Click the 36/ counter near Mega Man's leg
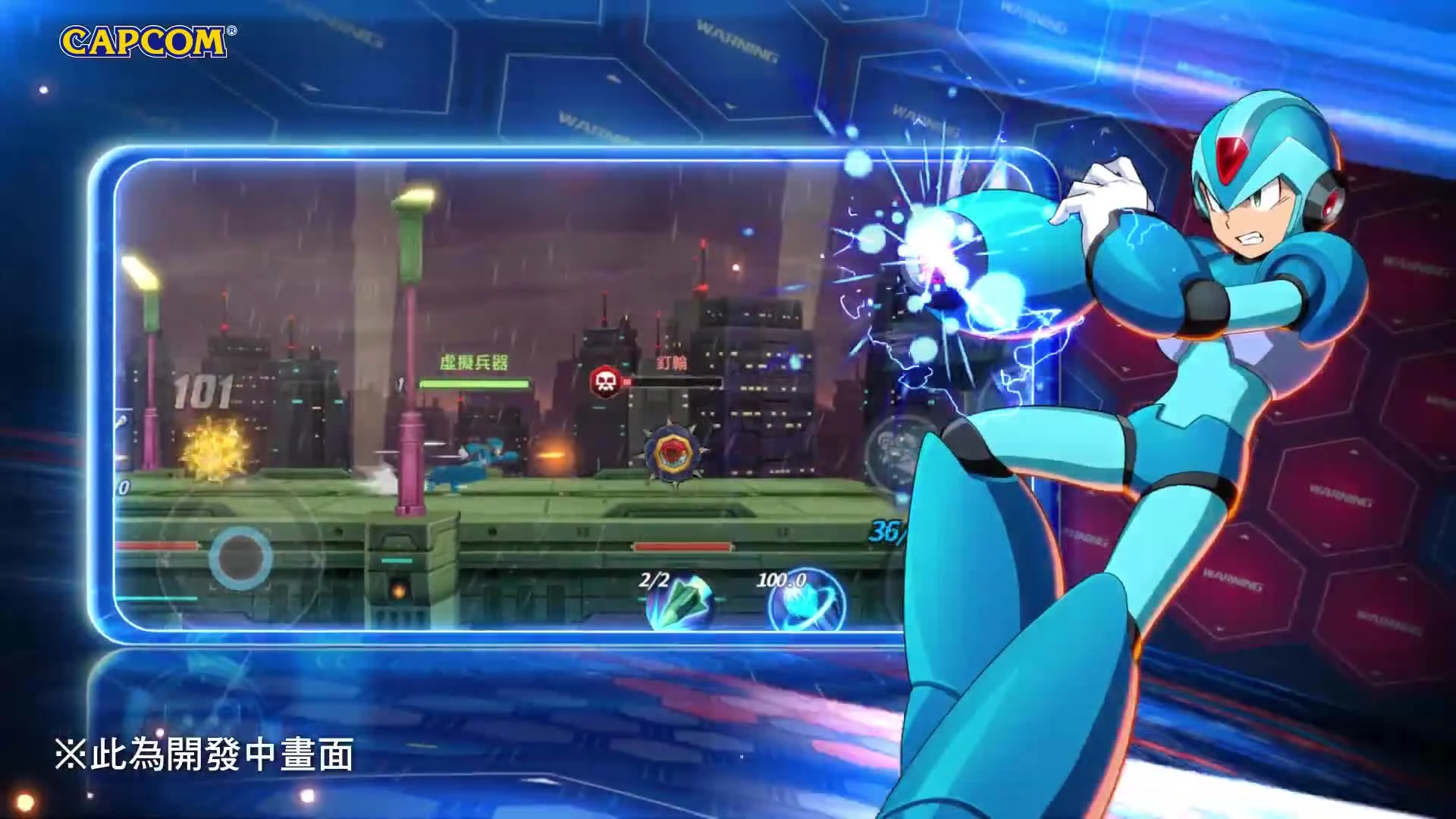Screen dimensions: 1456x819 [x=887, y=532]
